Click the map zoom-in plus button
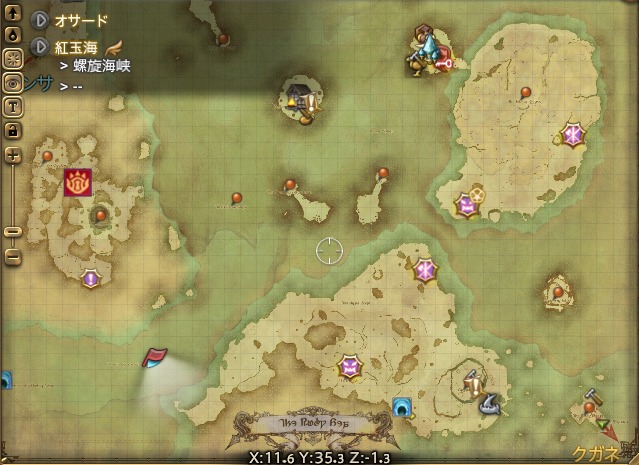The height and width of the screenshot is (465, 639). click(13, 155)
